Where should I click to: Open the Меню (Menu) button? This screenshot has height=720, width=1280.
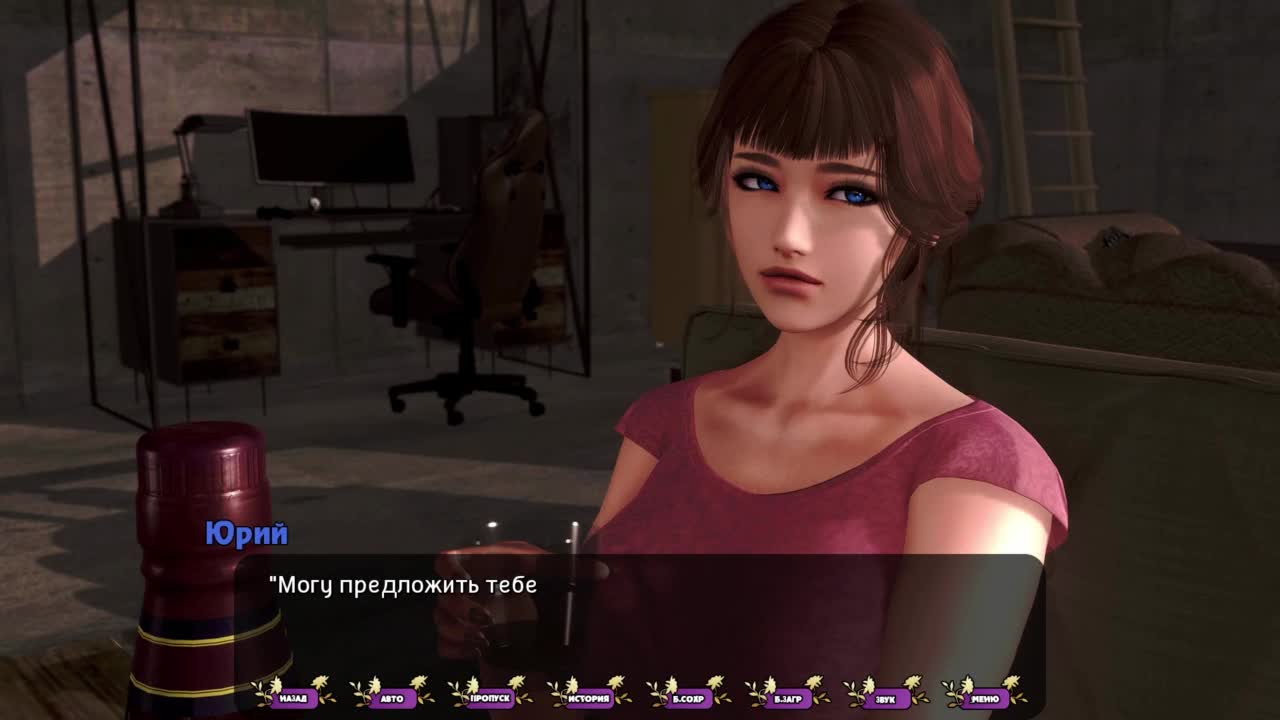click(985, 698)
